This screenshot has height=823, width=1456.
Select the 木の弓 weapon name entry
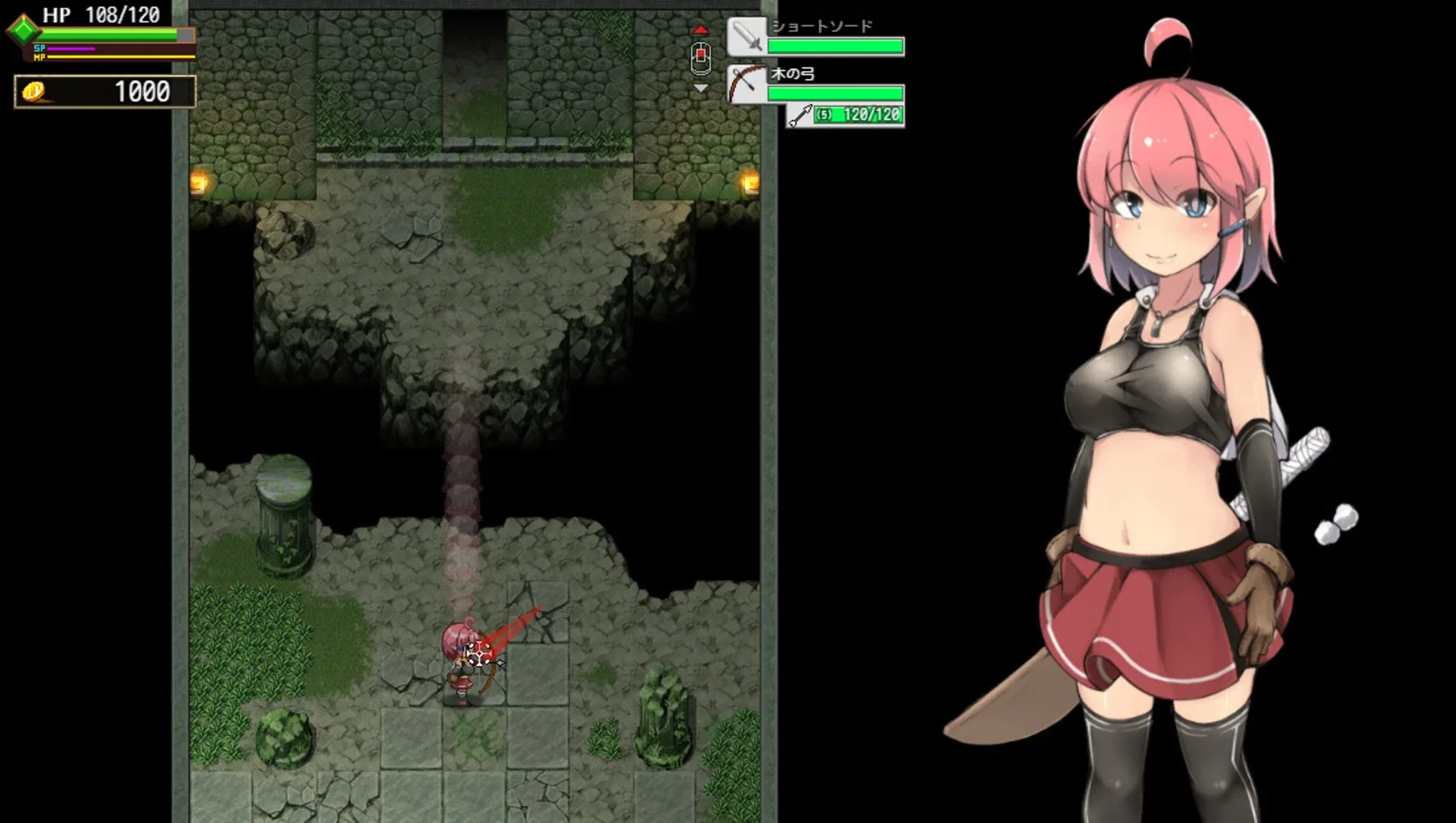[x=794, y=75]
